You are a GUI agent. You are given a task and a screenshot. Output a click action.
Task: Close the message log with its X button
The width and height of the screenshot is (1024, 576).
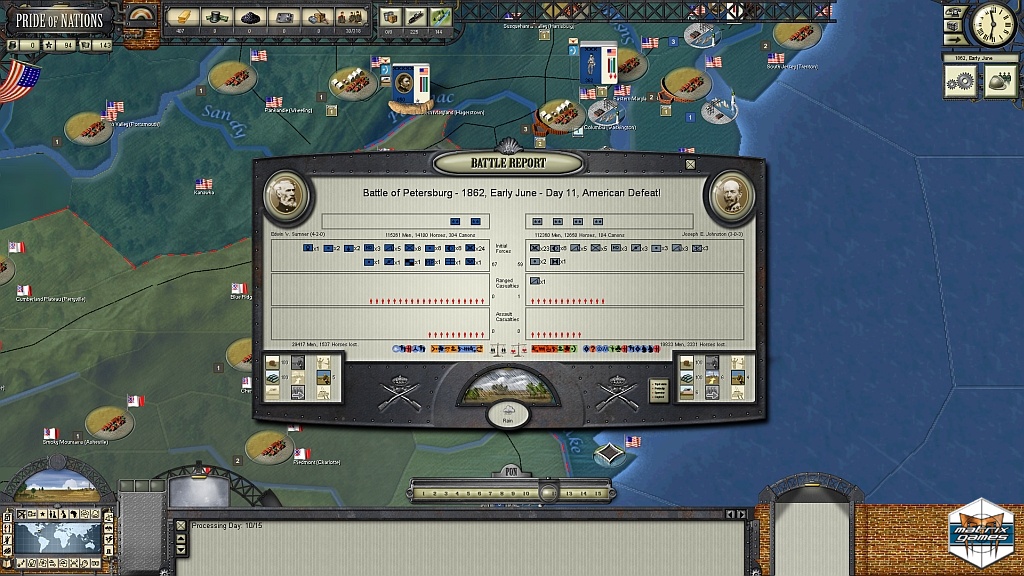(180, 524)
